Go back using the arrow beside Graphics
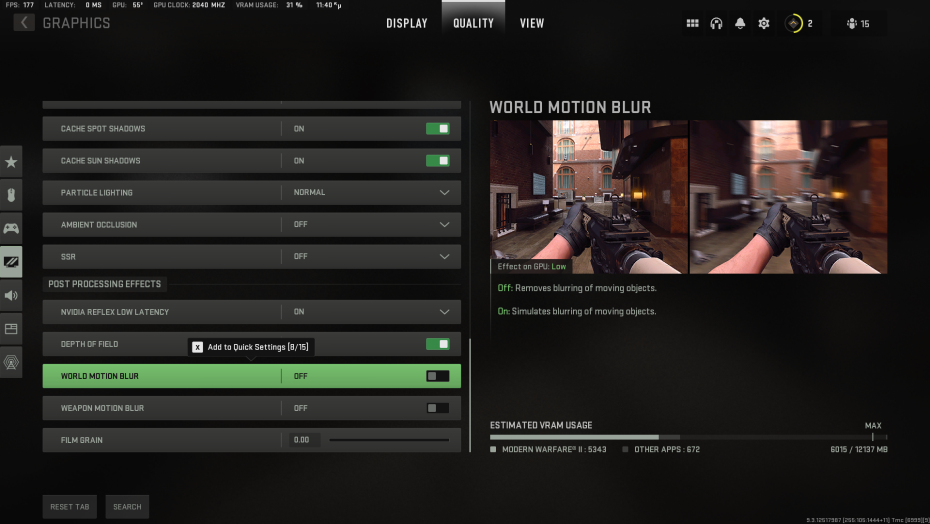 click(x=23, y=23)
